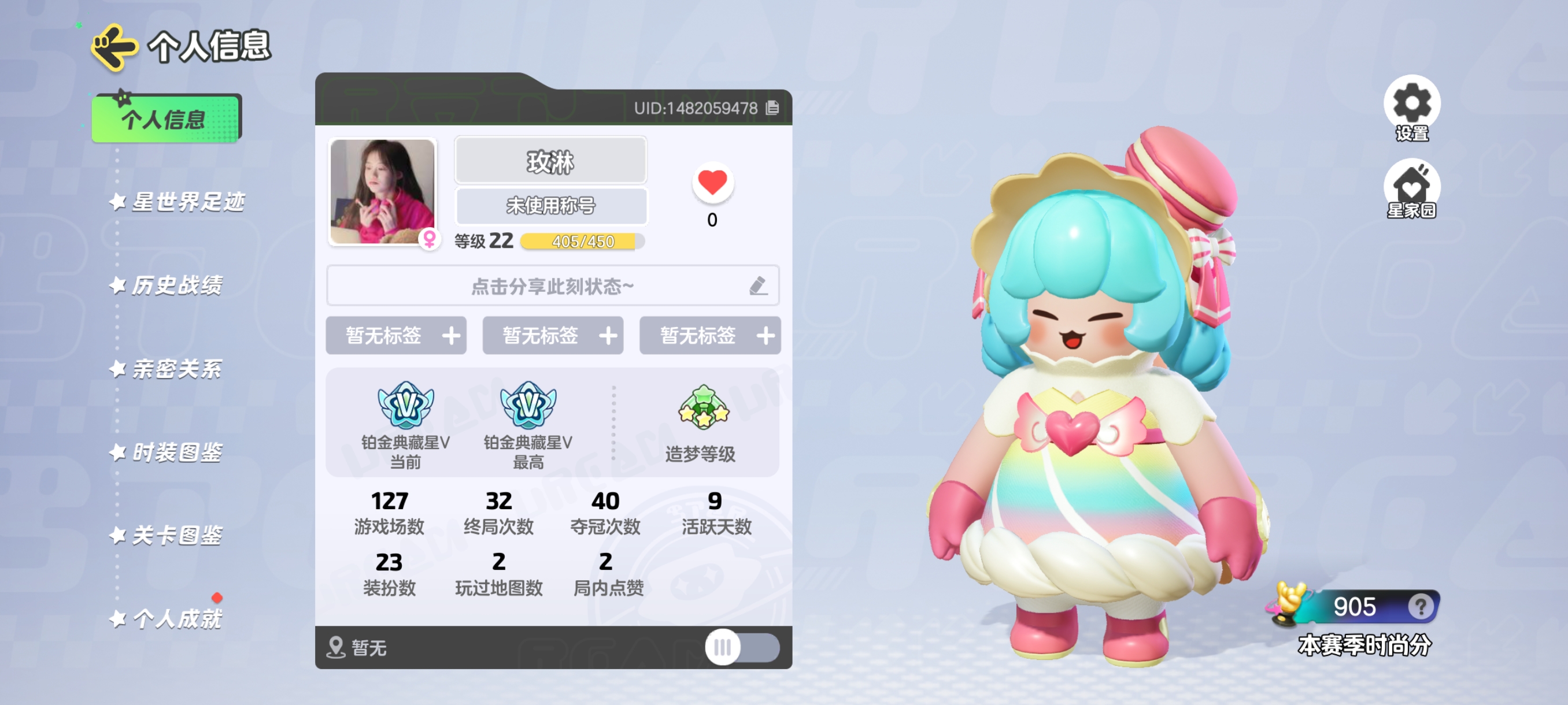Open 设置 gear settings
Viewport: 1568px width, 705px height.
pos(1411,105)
